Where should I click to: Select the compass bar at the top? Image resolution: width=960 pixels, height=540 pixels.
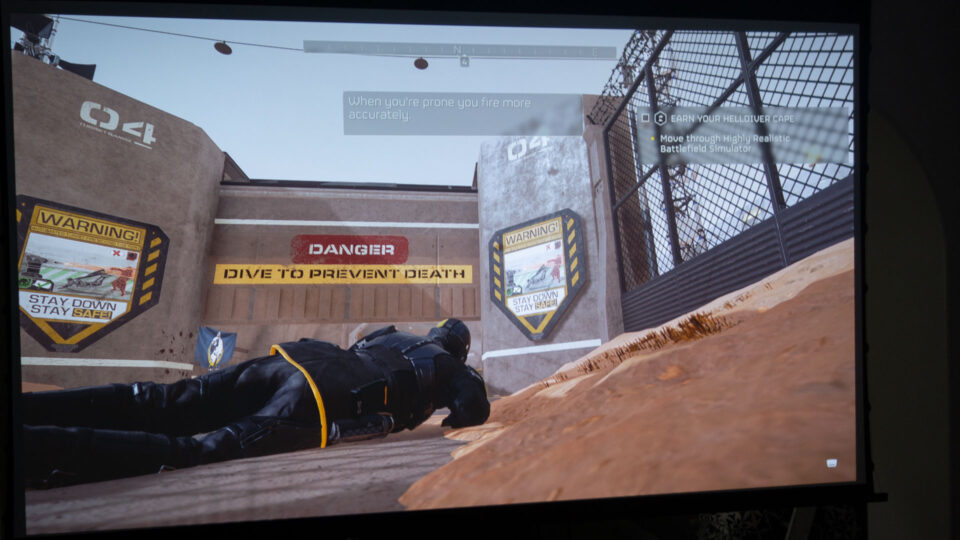(x=459, y=48)
